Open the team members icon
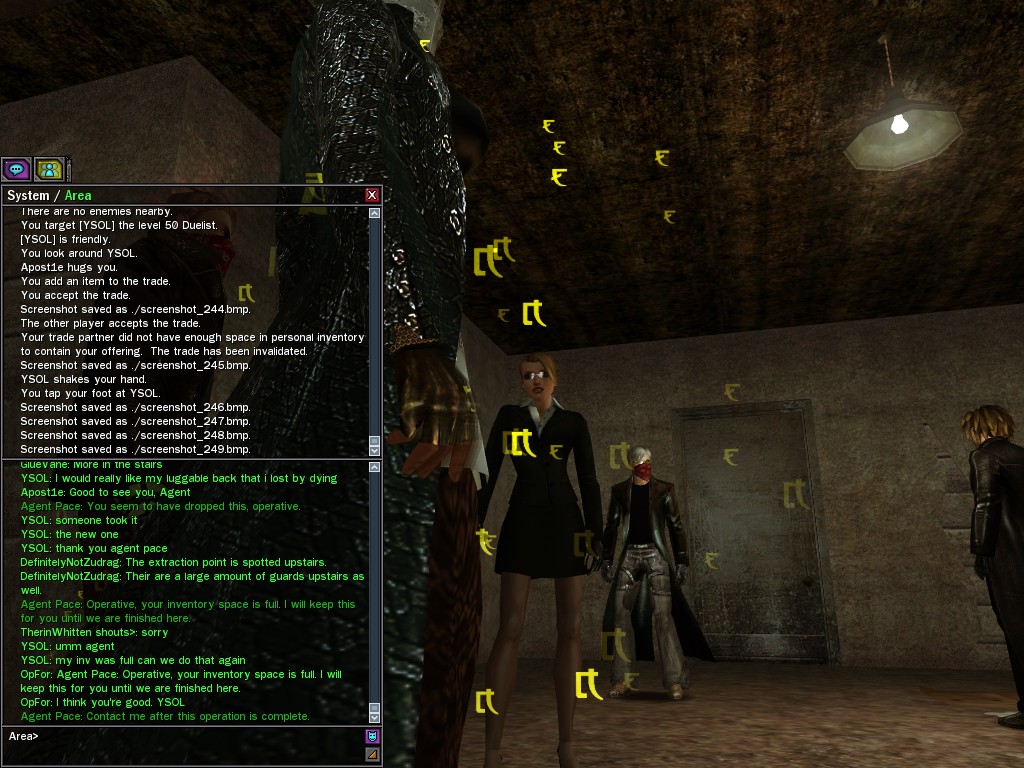Image resolution: width=1024 pixels, height=768 pixels. [49, 169]
